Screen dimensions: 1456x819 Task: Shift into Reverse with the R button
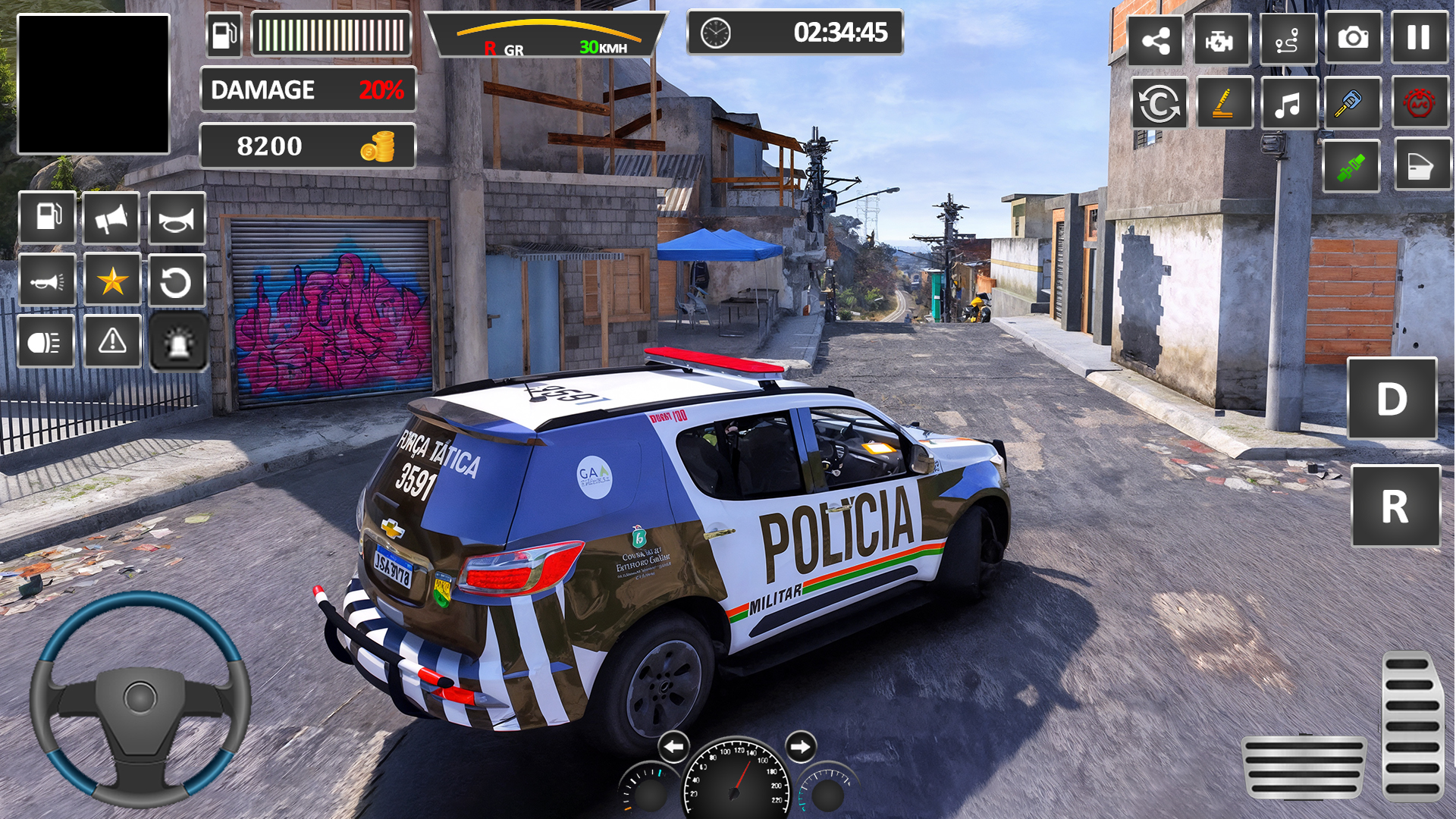(x=1395, y=506)
